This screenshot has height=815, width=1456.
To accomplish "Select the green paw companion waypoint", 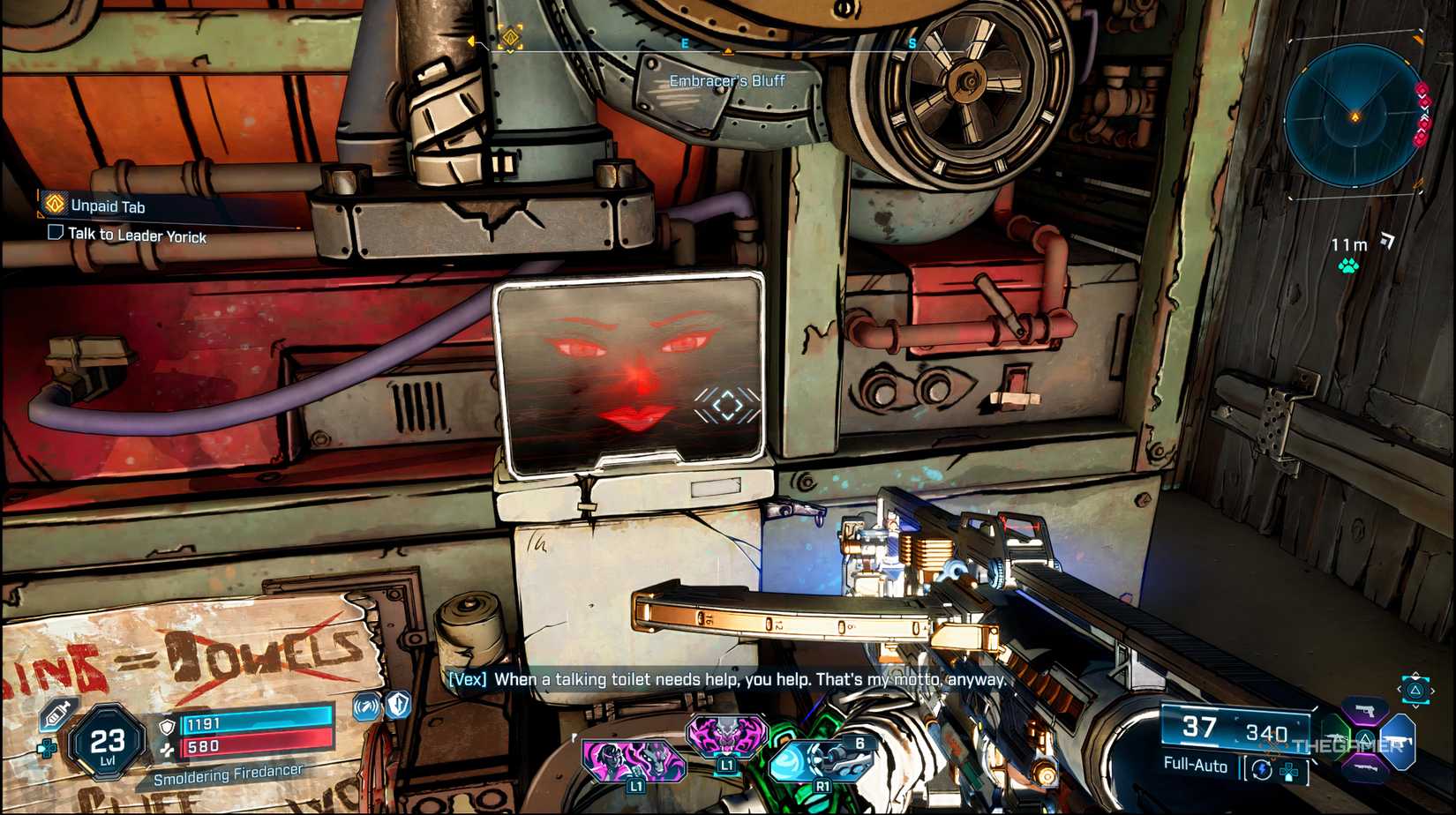I will click(x=1348, y=265).
